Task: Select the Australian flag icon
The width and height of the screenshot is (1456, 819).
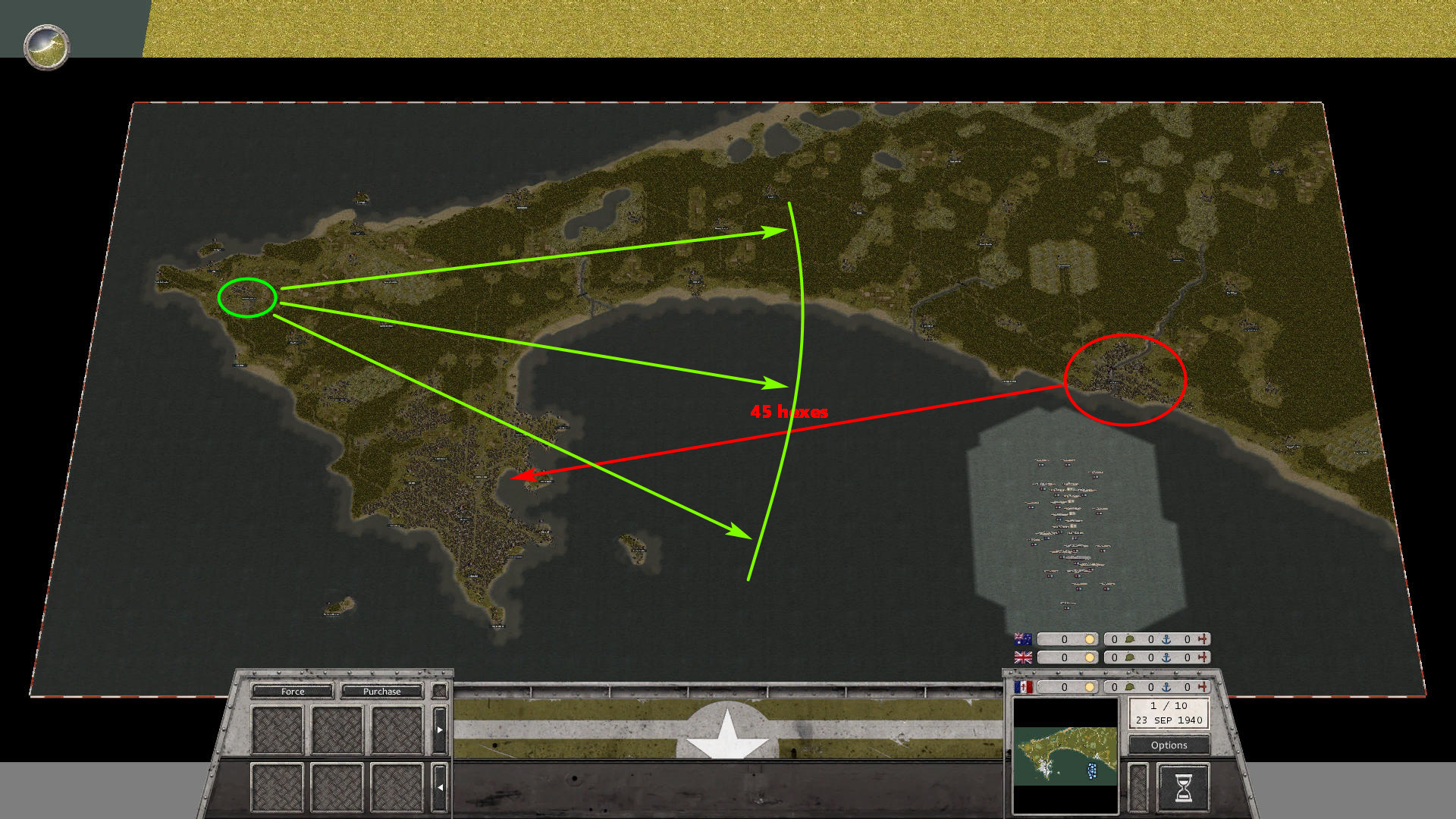Action: [1022, 639]
